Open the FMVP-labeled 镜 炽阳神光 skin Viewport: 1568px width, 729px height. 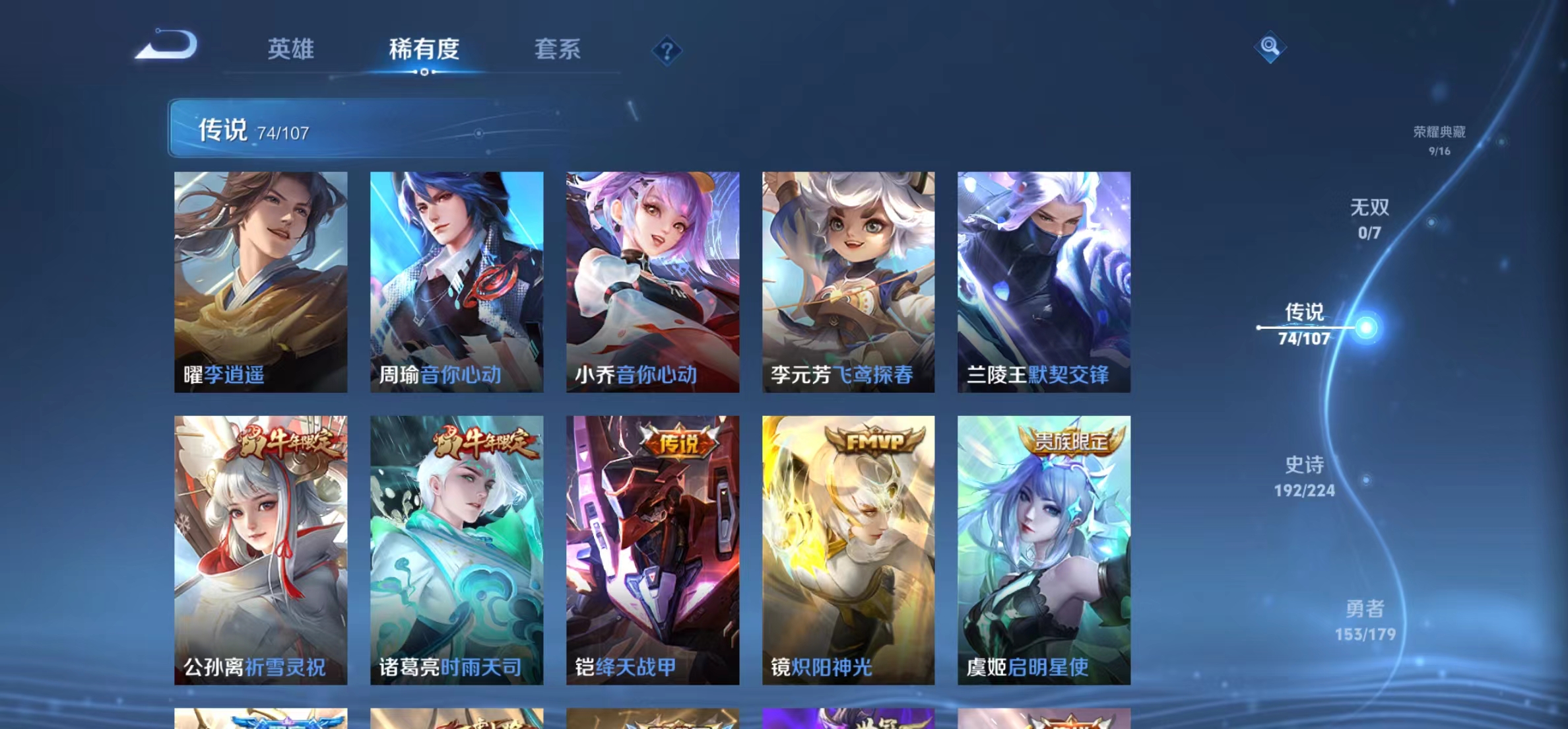click(847, 548)
